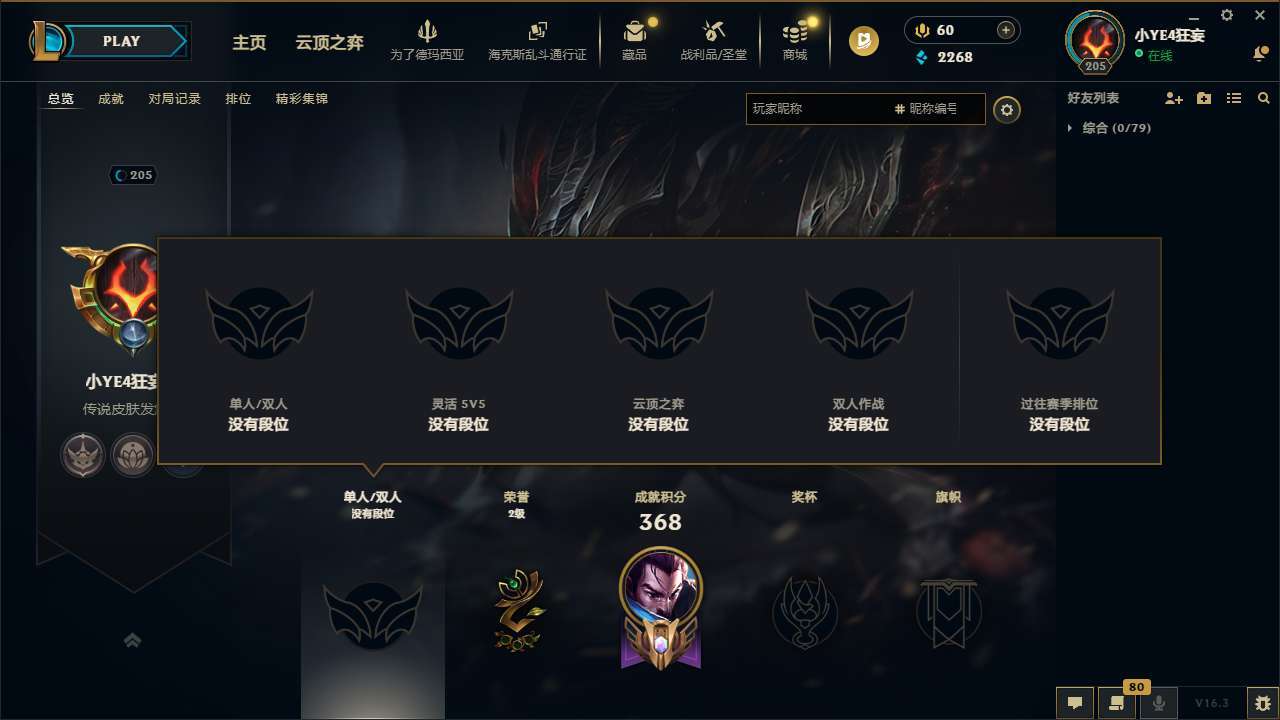Open the friend search icon
The width and height of the screenshot is (1280, 720).
1264,98
